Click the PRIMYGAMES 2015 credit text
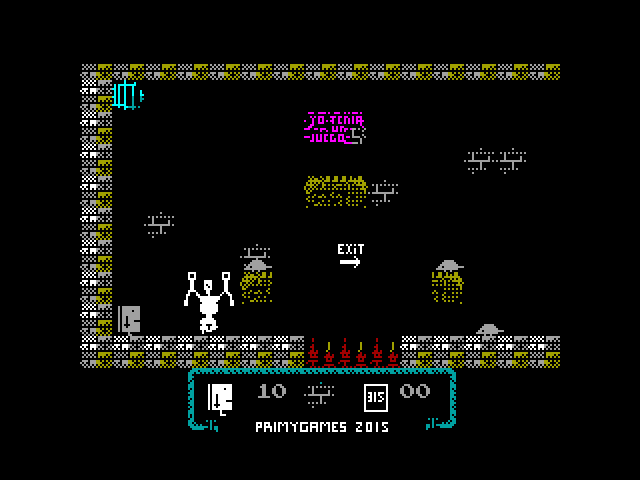 pos(321,427)
